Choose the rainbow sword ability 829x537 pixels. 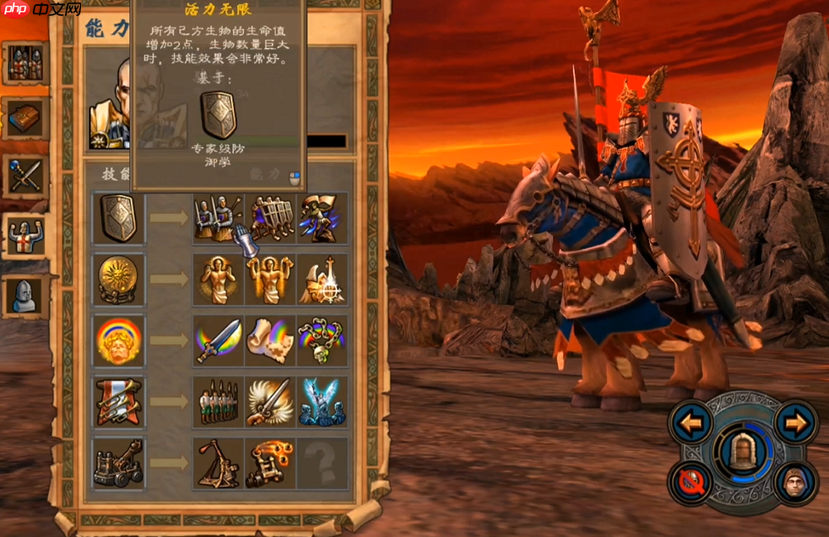tap(219, 340)
